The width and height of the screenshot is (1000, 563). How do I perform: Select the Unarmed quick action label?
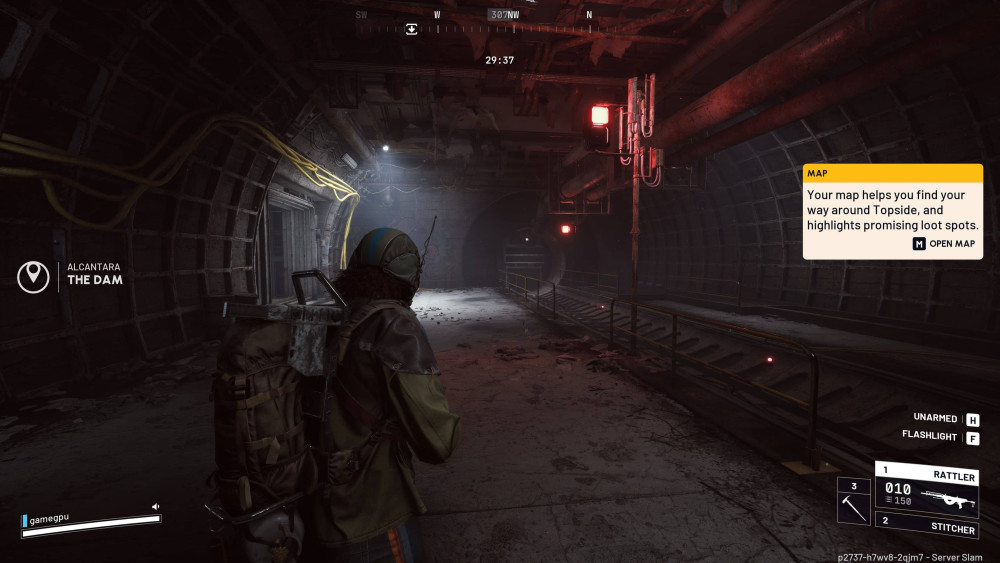[936, 418]
